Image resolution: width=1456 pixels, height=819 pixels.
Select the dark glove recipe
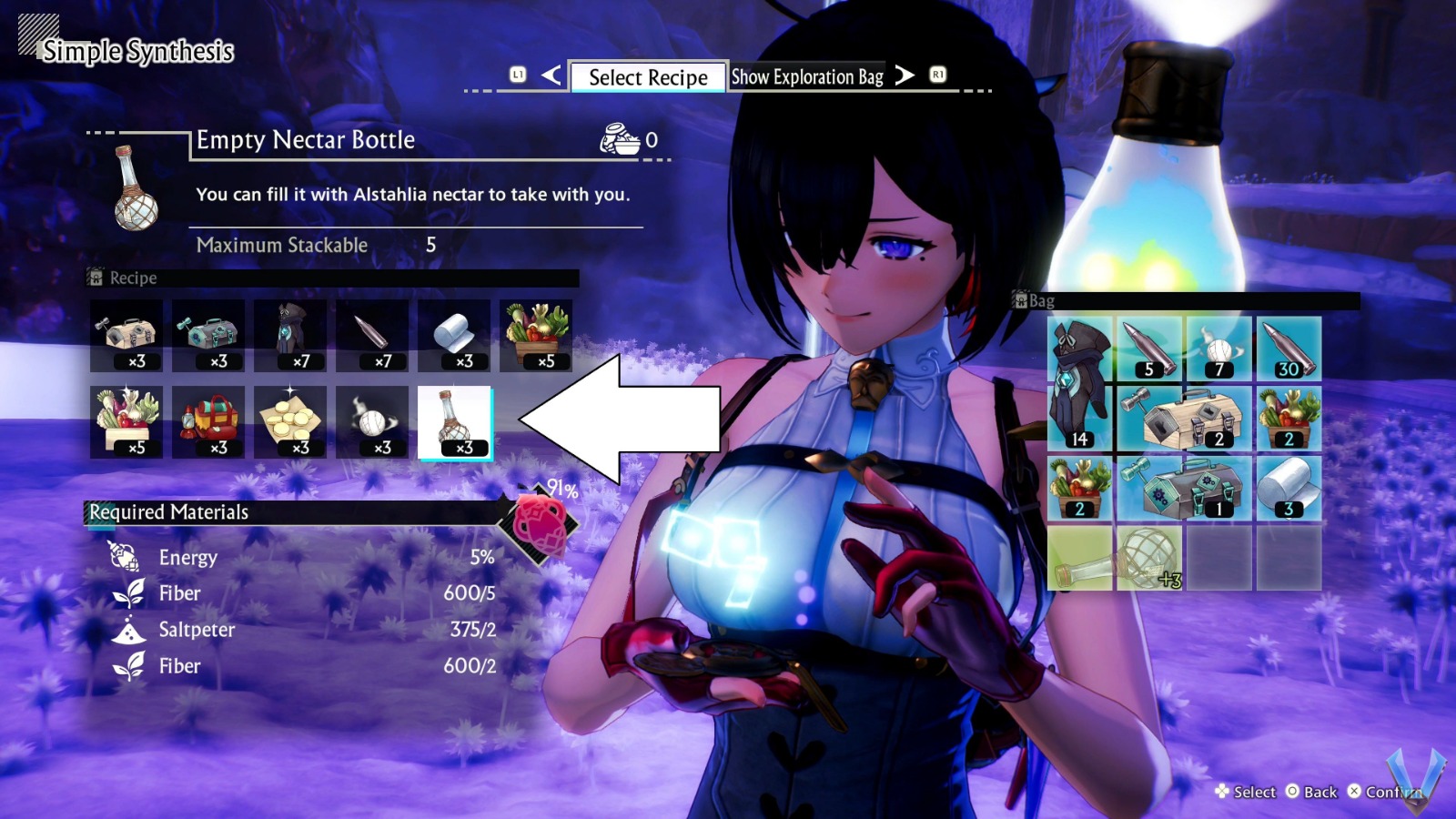(x=290, y=336)
